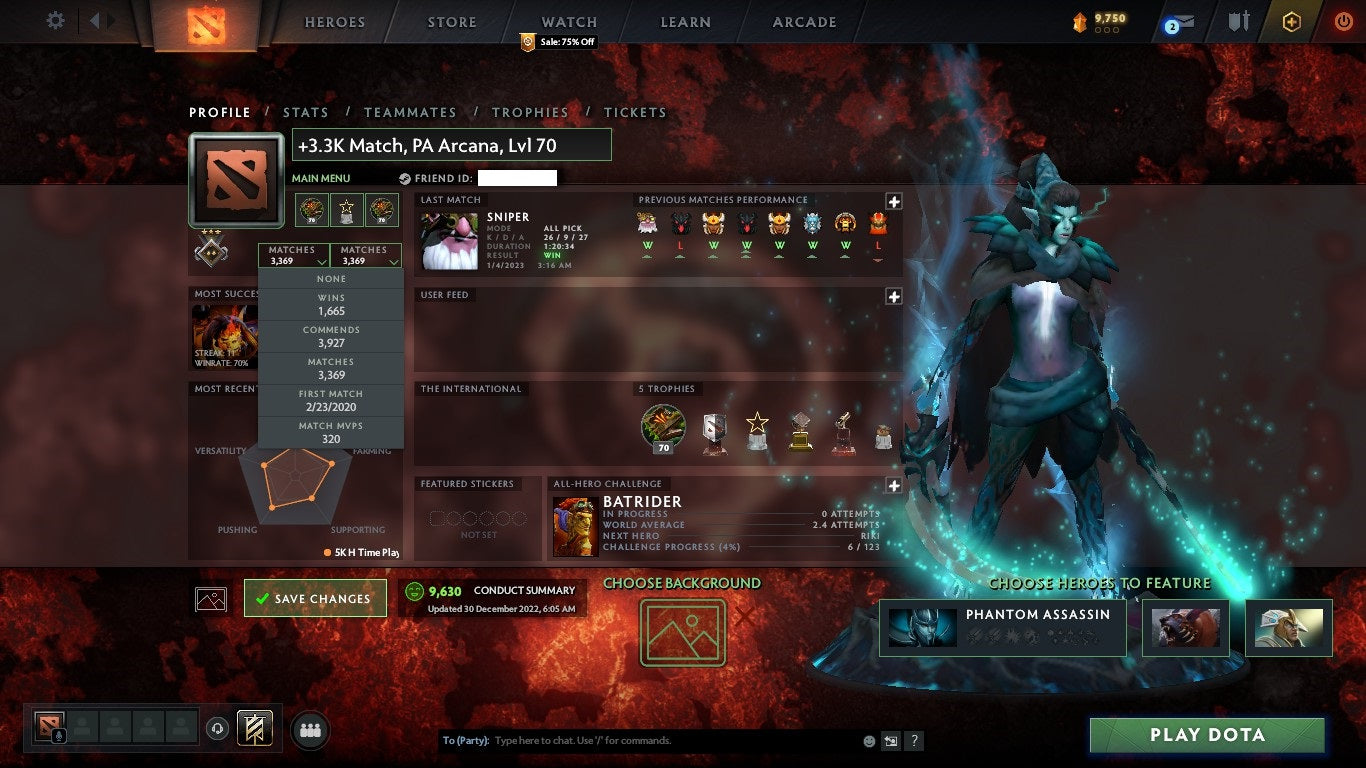The width and height of the screenshot is (1366, 768).
Task: Open the right Matches stat dropdown
Action: pyautogui.click(x=366, y=255)
